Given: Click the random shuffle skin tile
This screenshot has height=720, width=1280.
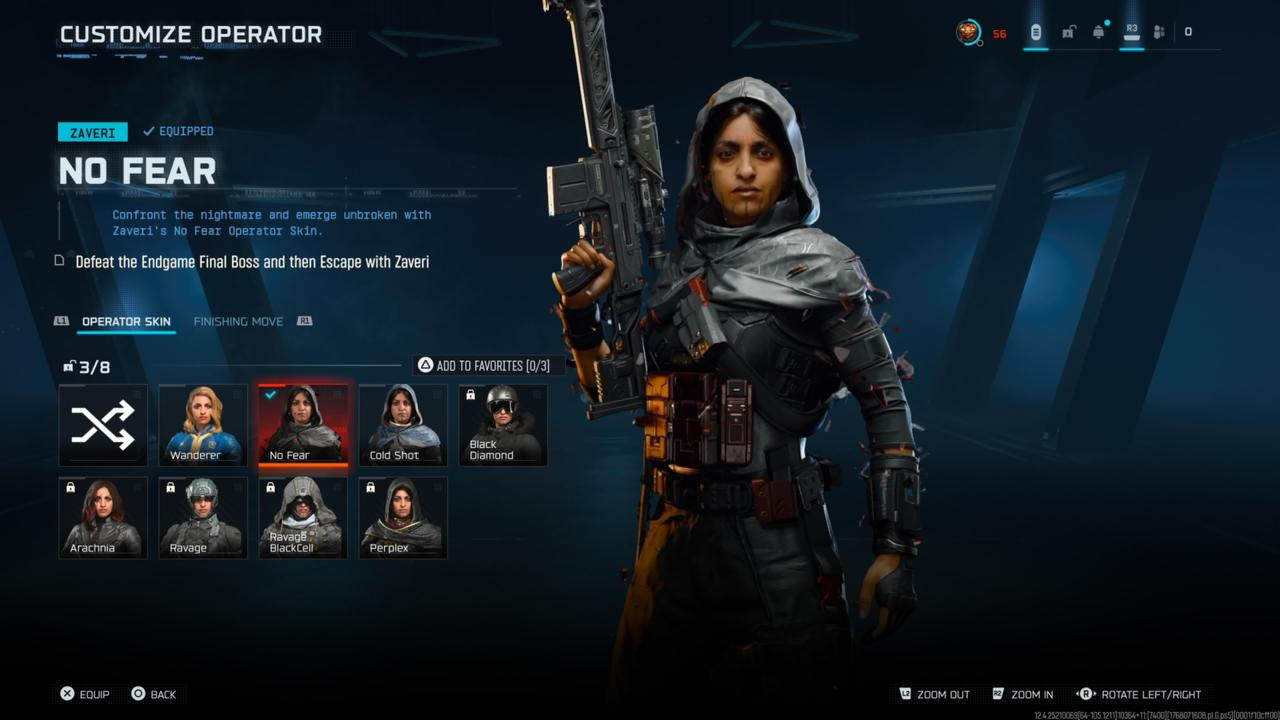Looking at the screenshot, I should click(103, 425).
